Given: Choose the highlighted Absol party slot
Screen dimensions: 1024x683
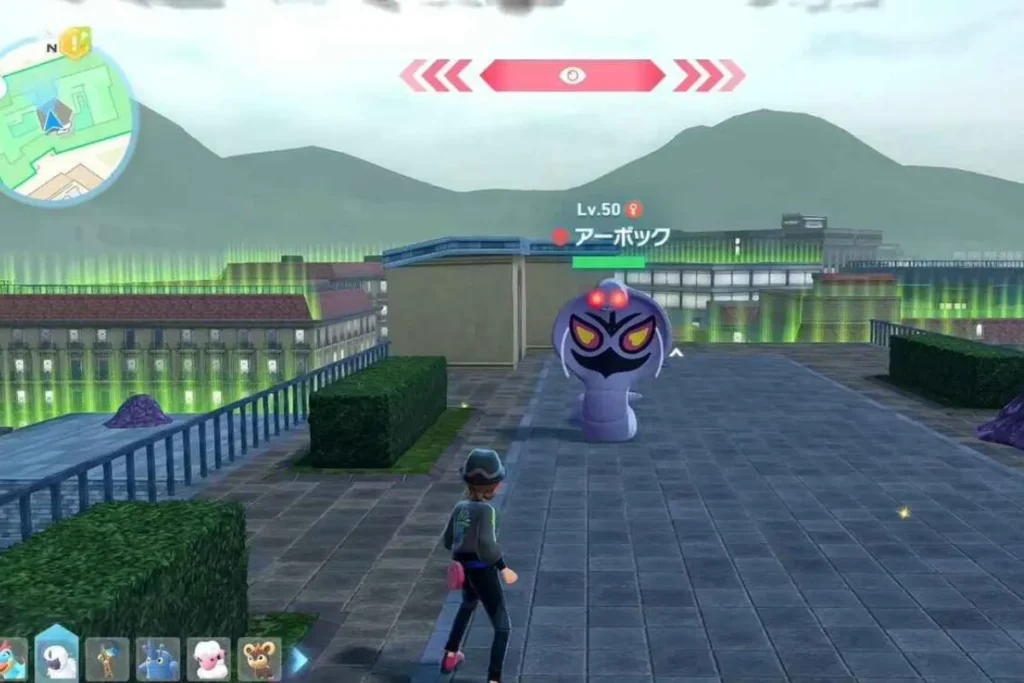Looking at the screenshot, I should coord(56,657).
